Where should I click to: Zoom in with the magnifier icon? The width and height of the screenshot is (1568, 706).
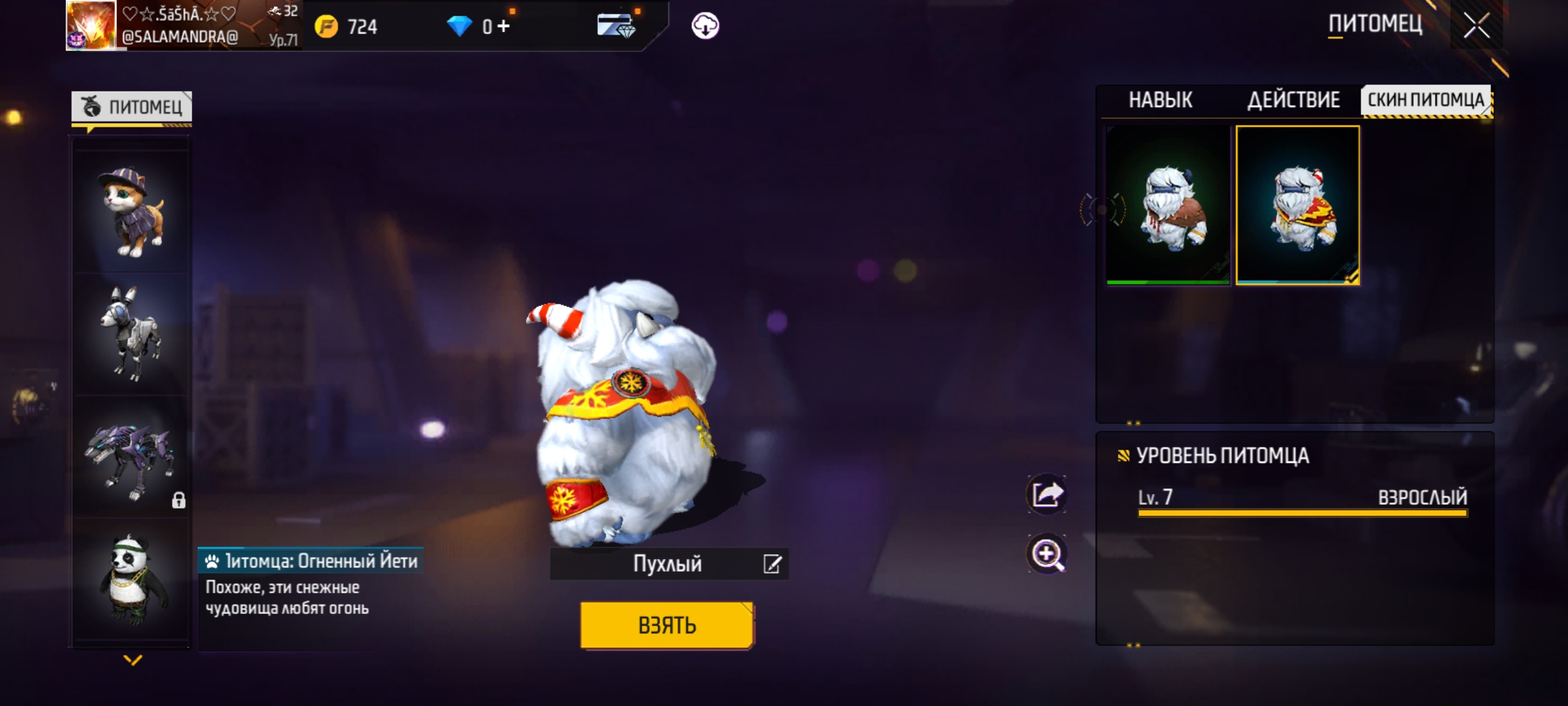click(1047, 554)
